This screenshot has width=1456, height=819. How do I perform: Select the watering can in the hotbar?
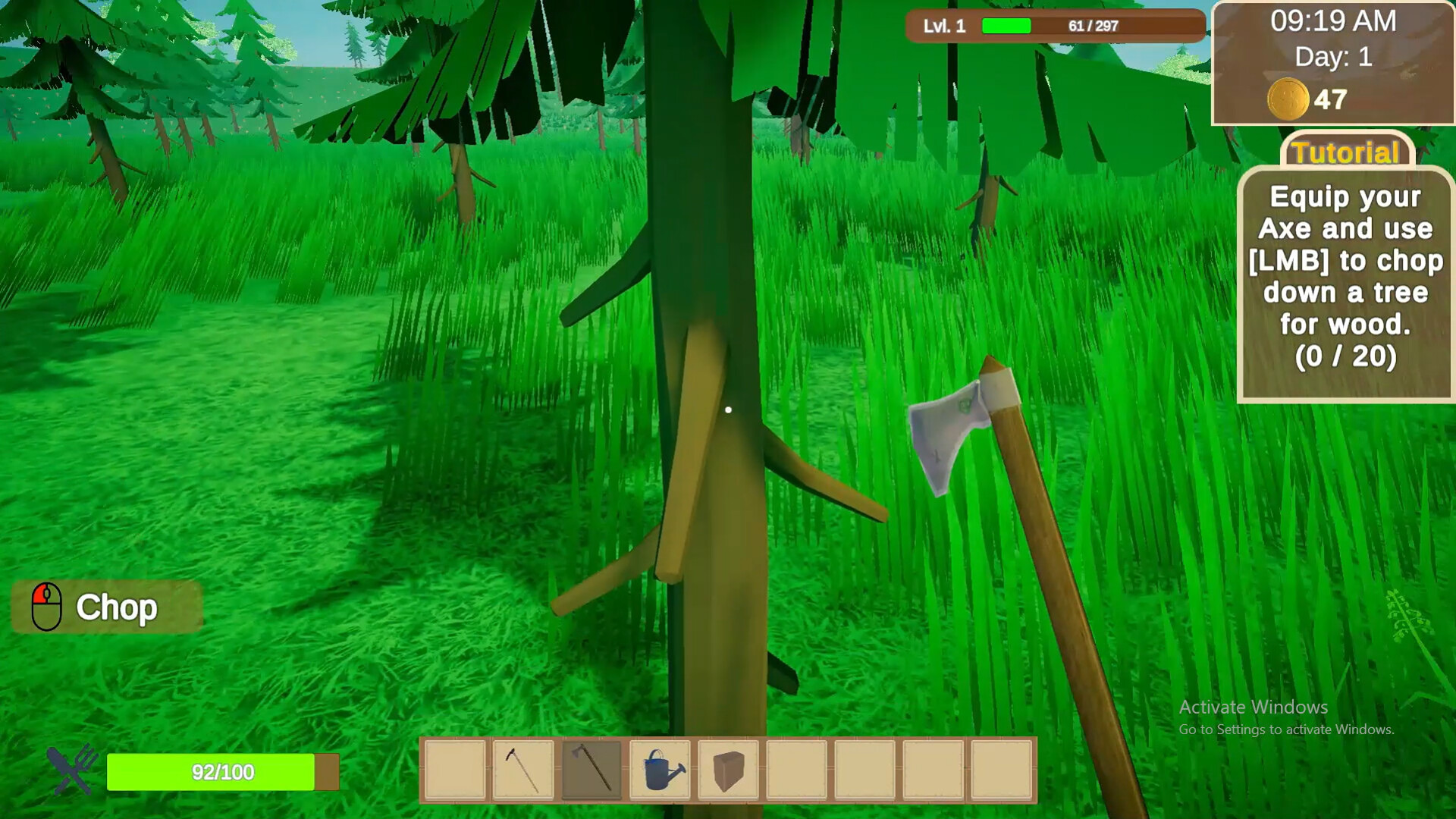658,768
